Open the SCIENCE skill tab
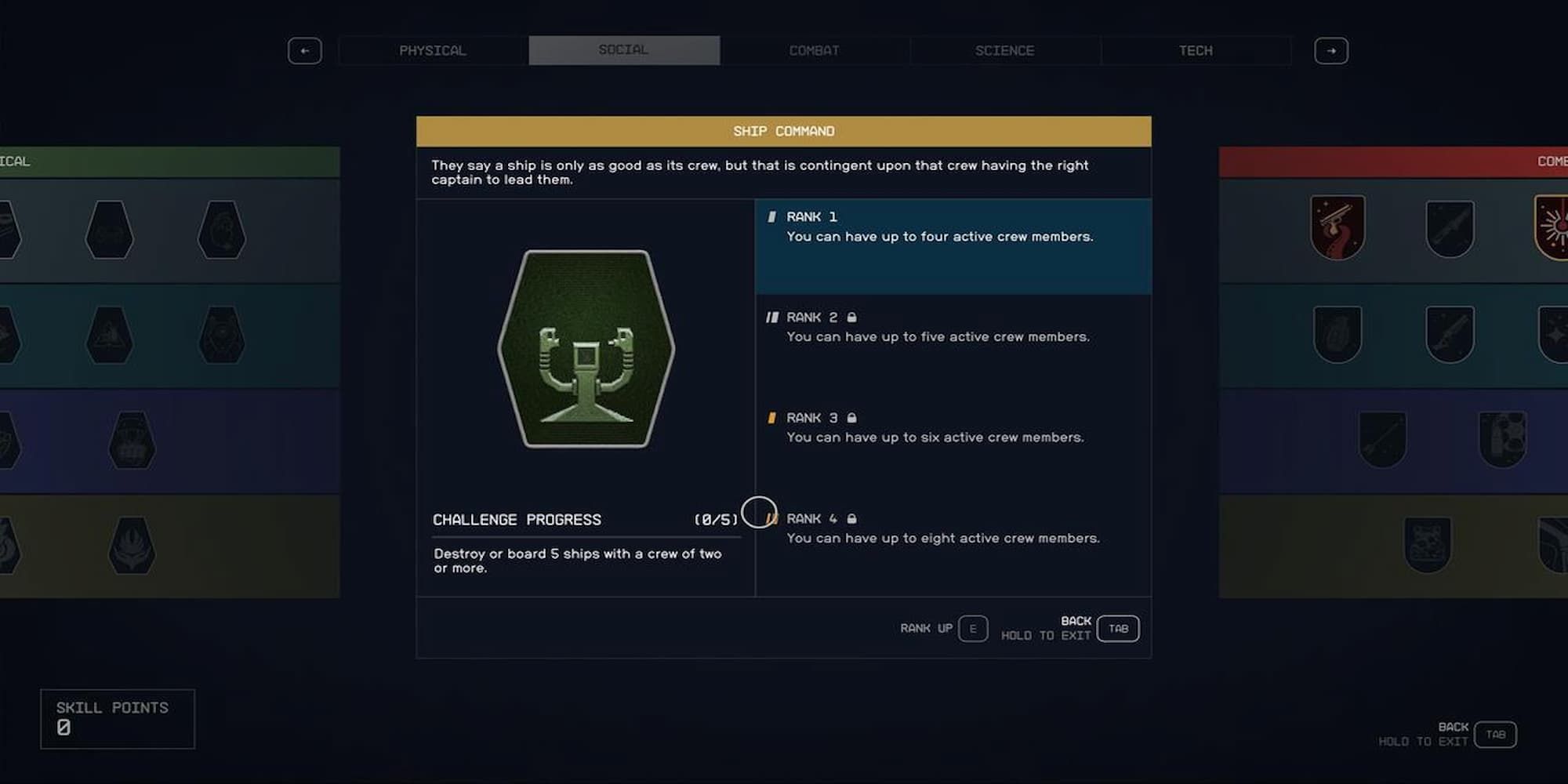 [x=1004, y=50]
